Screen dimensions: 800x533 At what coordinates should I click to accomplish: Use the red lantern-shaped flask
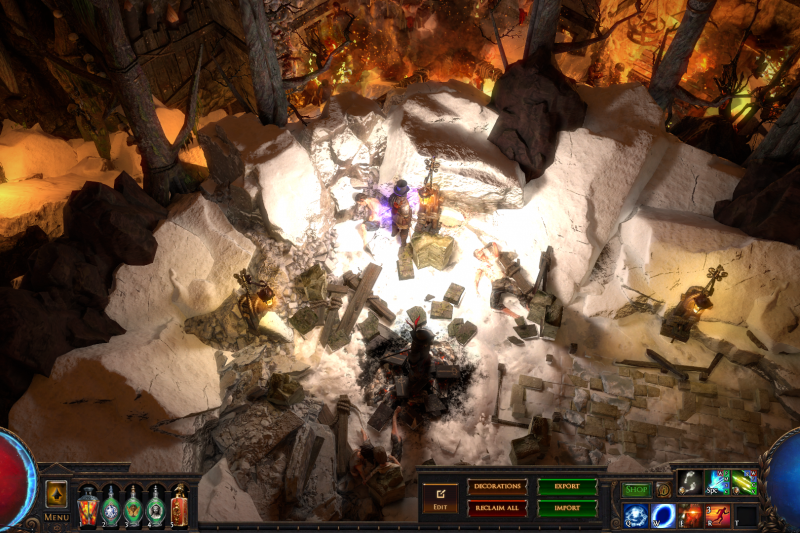(88, 505)
